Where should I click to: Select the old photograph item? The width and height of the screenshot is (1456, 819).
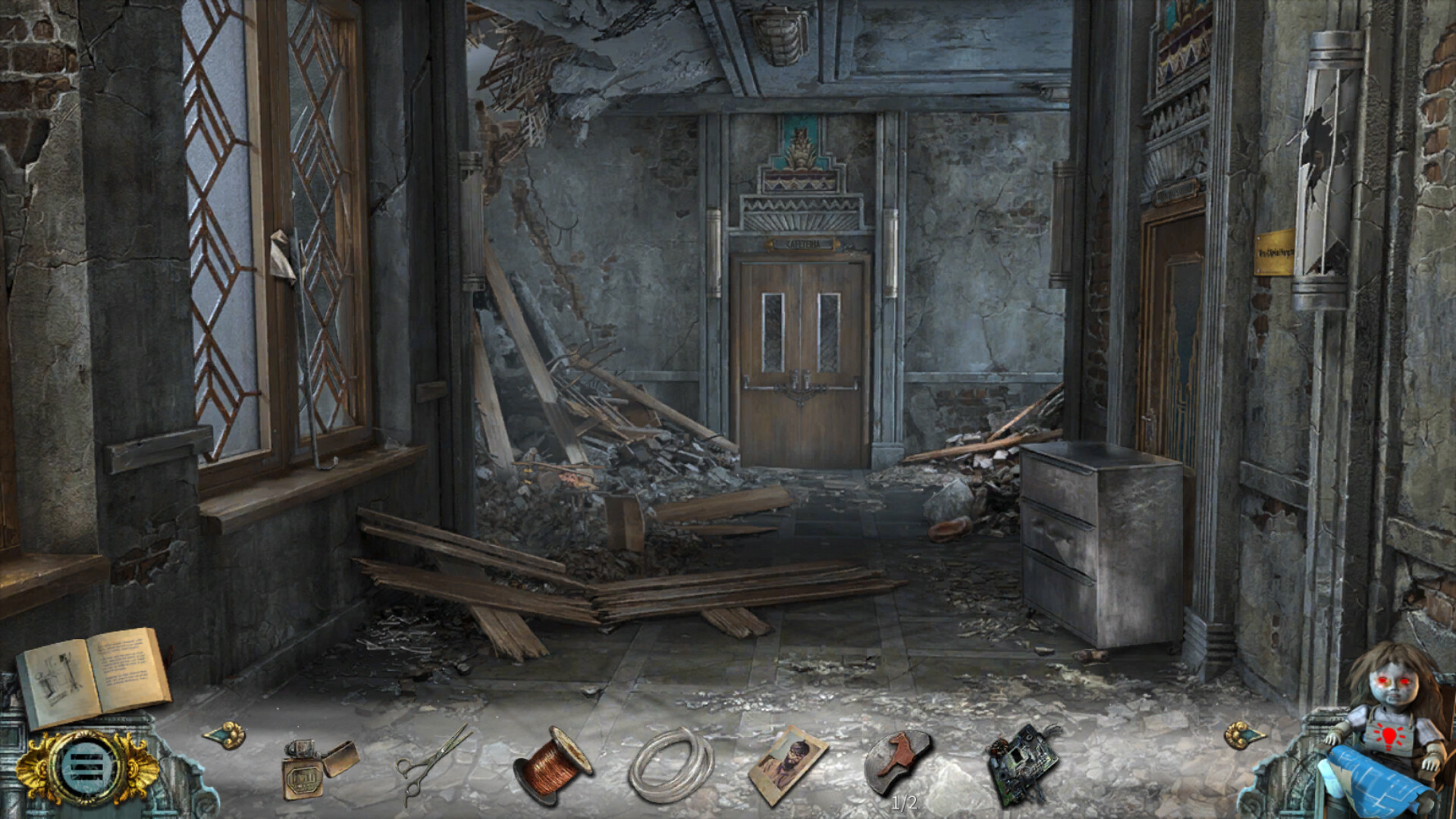pyautogui.click(x=788, y=763)
